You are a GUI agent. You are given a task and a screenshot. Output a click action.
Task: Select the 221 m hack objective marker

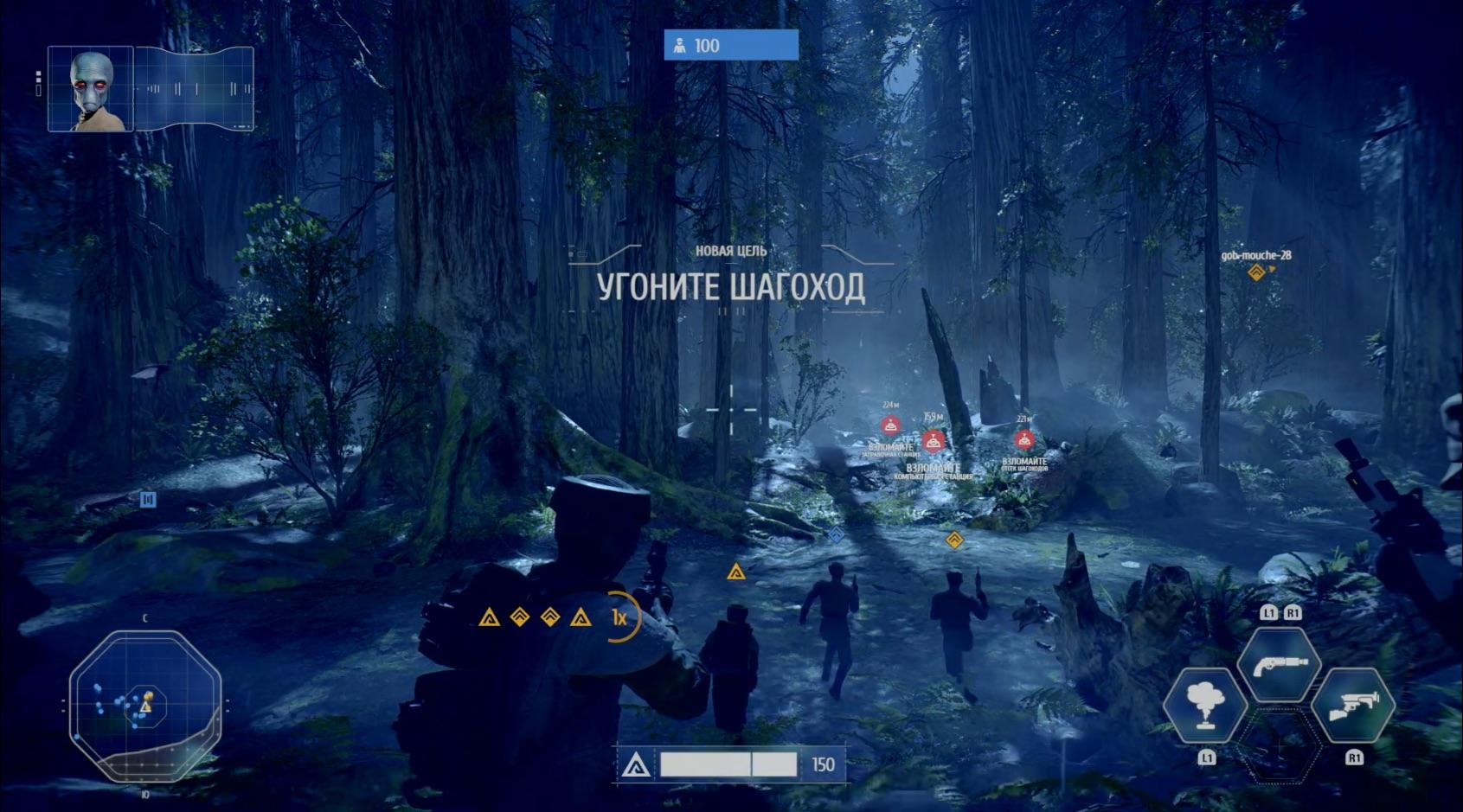pos(1024,439)
